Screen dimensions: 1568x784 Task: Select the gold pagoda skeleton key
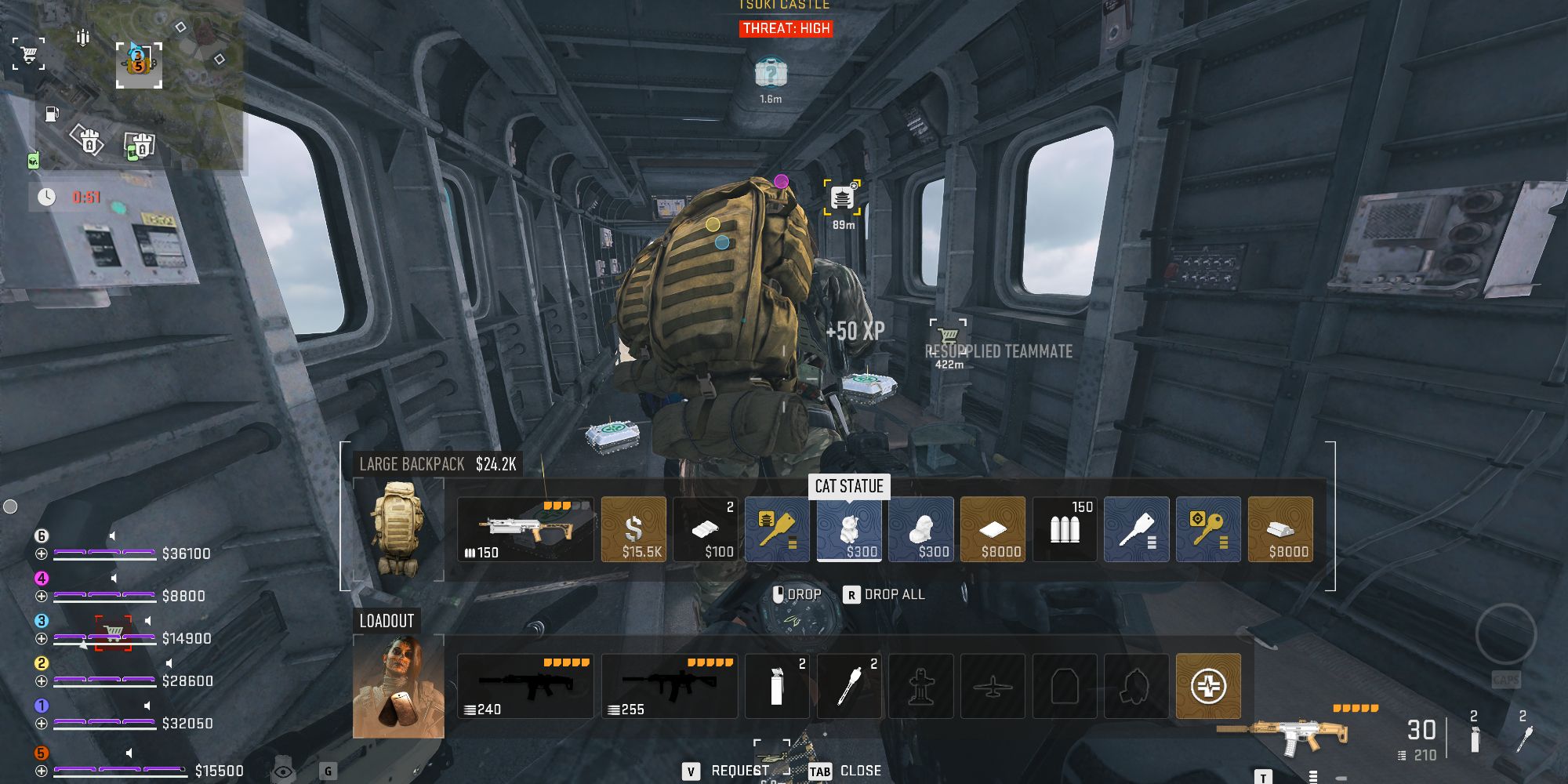click(x=777, y=529)
